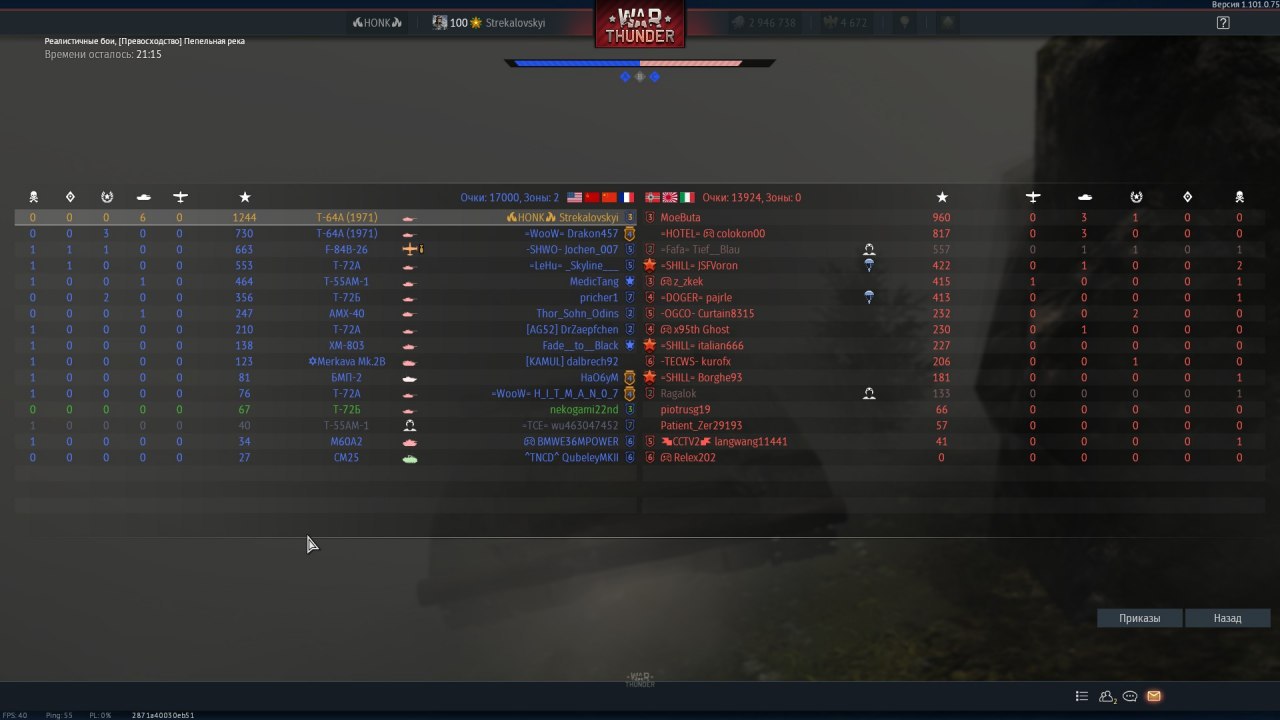This screenshot has width=1280, height=720.
Task: Select player QubeleyMKII's row
Action: [571, 457]
